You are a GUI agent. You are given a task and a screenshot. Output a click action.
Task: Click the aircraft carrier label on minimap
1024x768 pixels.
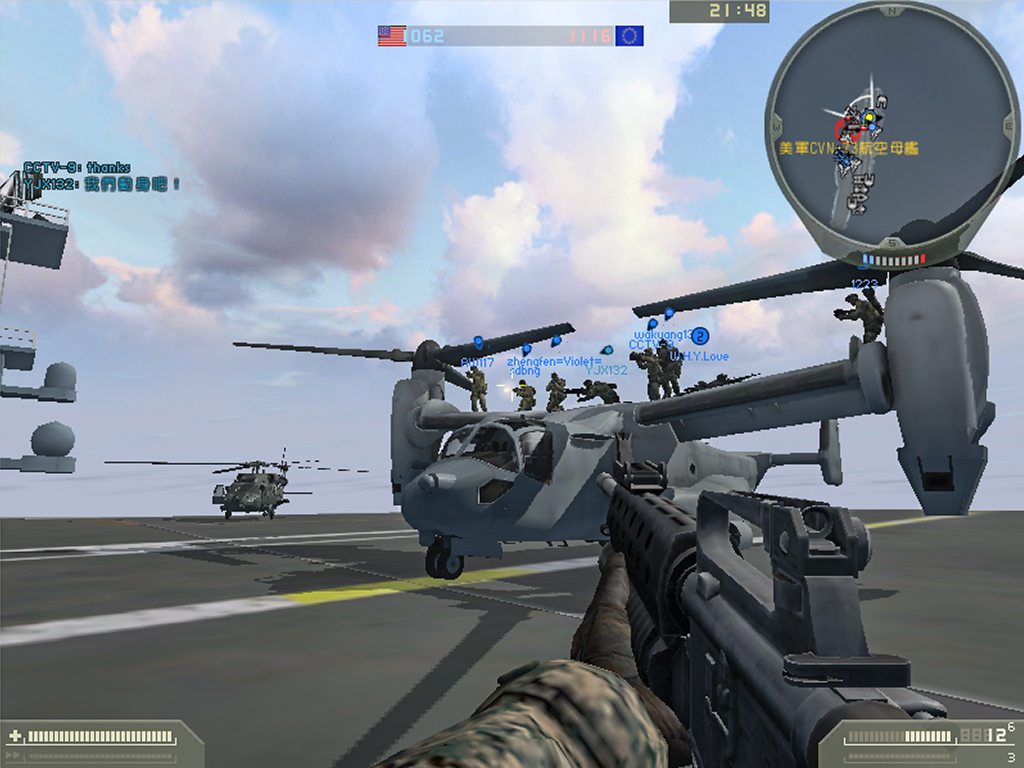coord(848,148)
